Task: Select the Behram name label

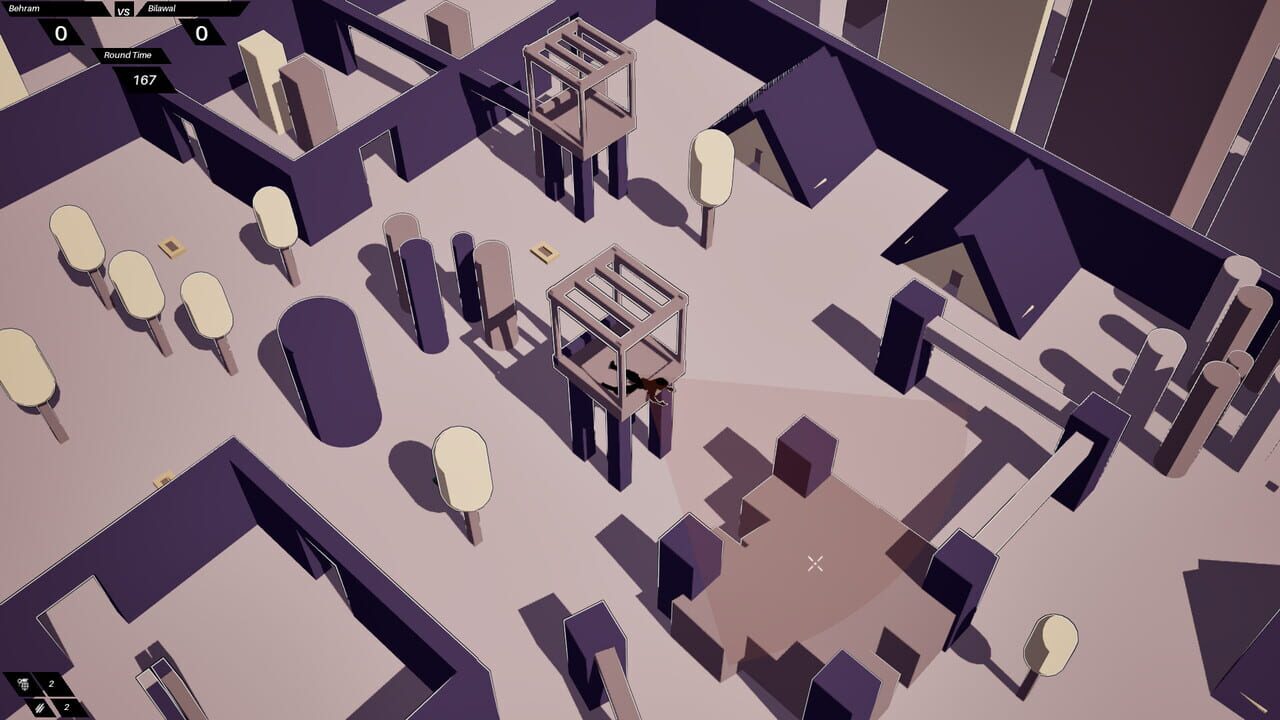Action: tap(24, 8)
